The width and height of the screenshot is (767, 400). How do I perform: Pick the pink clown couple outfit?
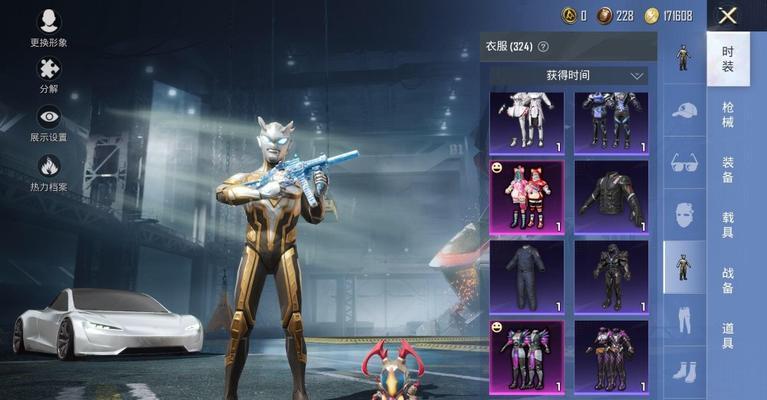pyautogui.click(x=527, y=197)
